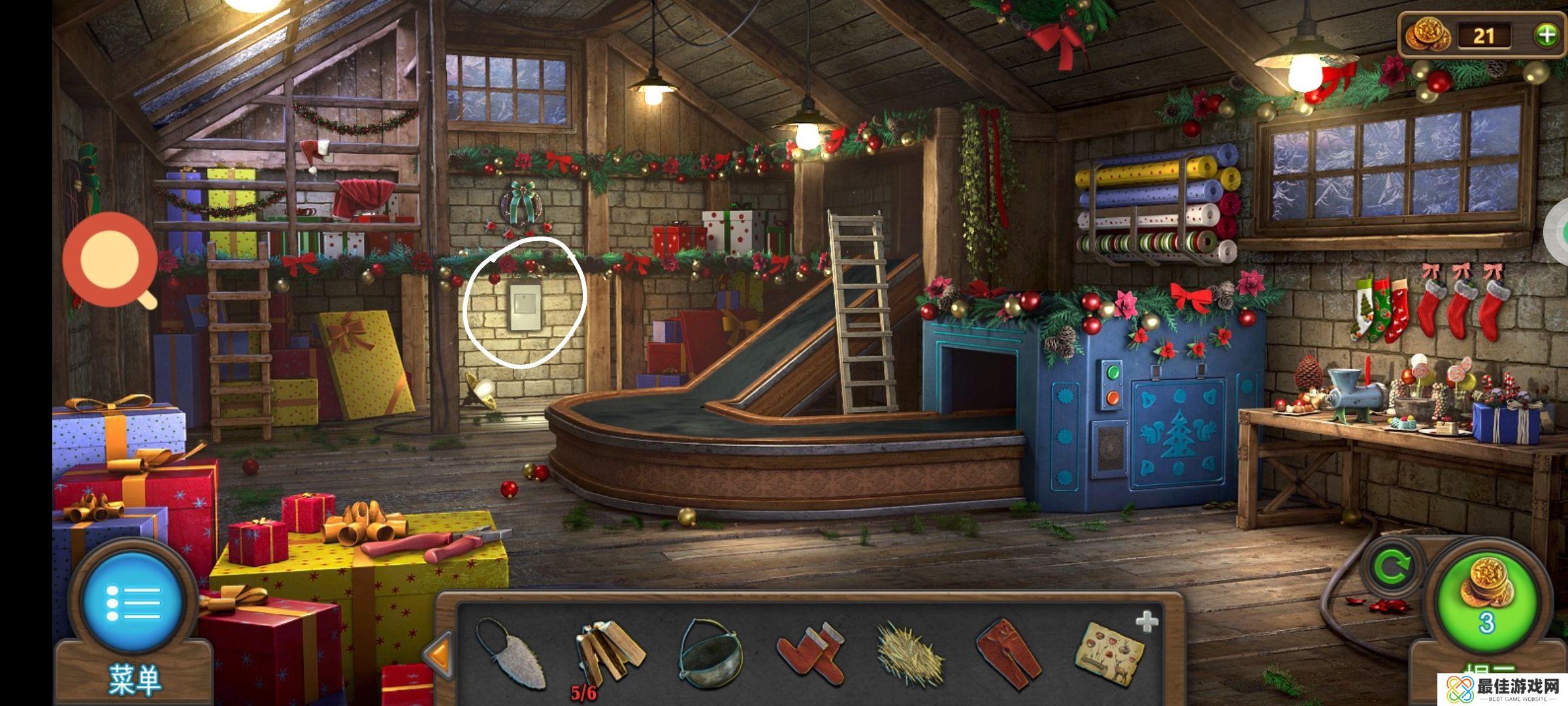Click the white plus on the parchment

tap(1147, 622)
